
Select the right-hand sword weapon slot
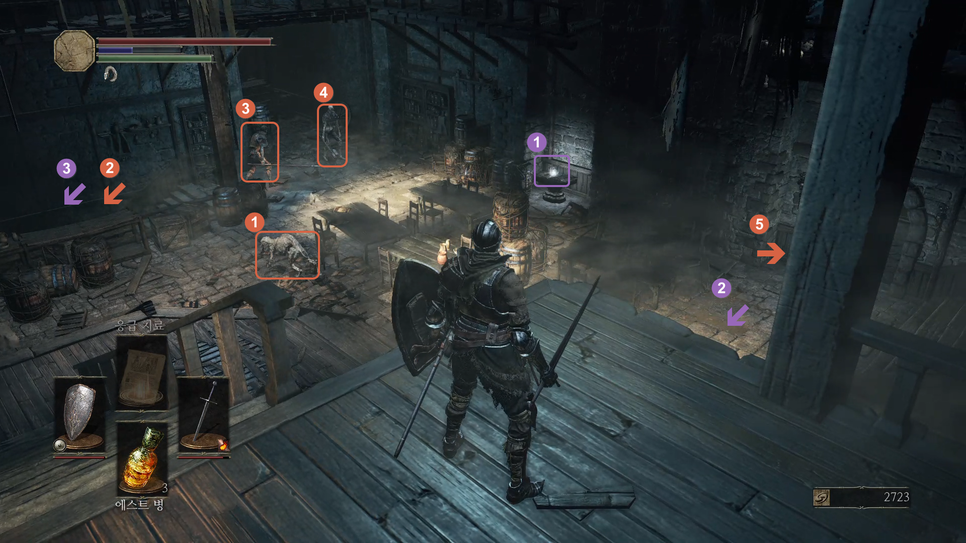[x=203, y=414]
